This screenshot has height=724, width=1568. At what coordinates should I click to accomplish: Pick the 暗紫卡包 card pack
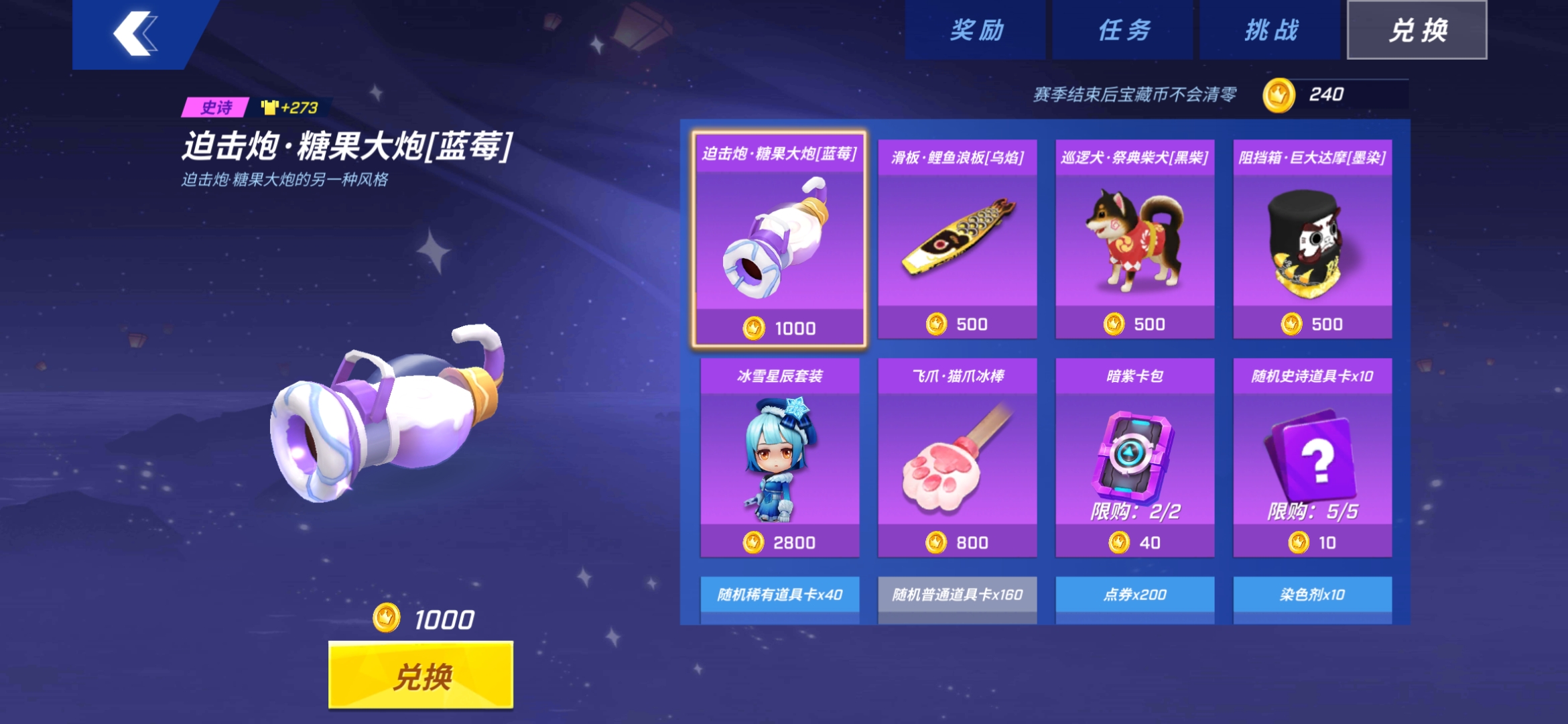tap(1134, 457)
